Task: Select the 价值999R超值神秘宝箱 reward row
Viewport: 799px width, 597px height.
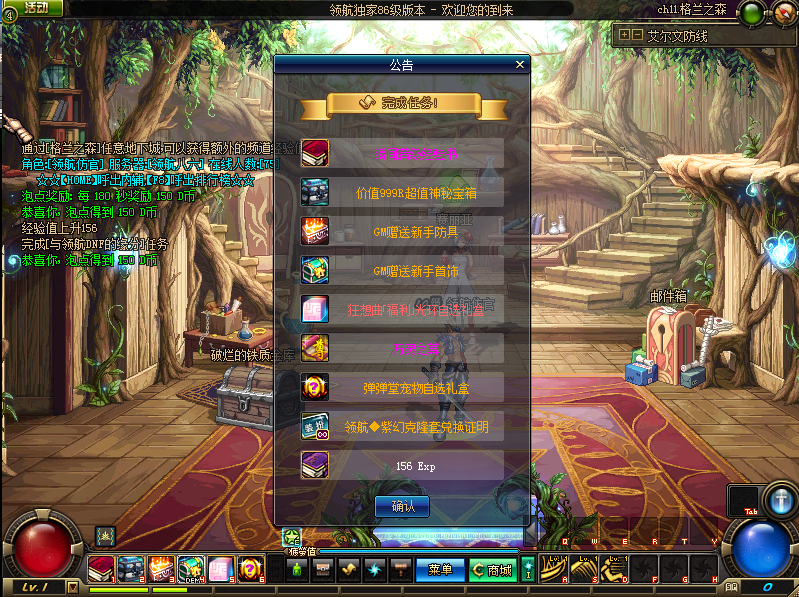Action: [x=403, y=192]
